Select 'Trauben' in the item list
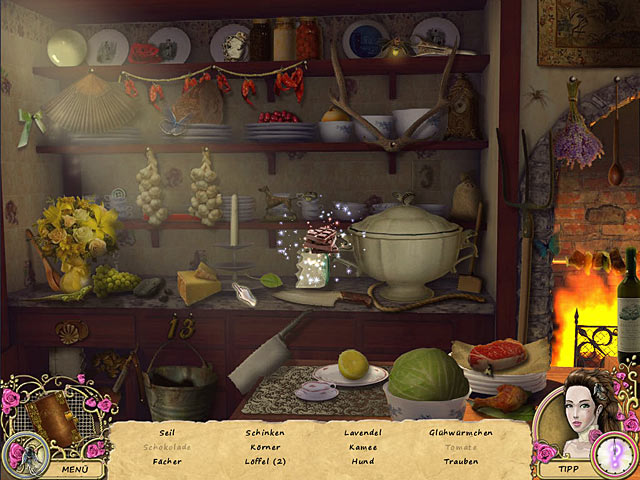Screen dimensions: 640x480 [459, 461]
